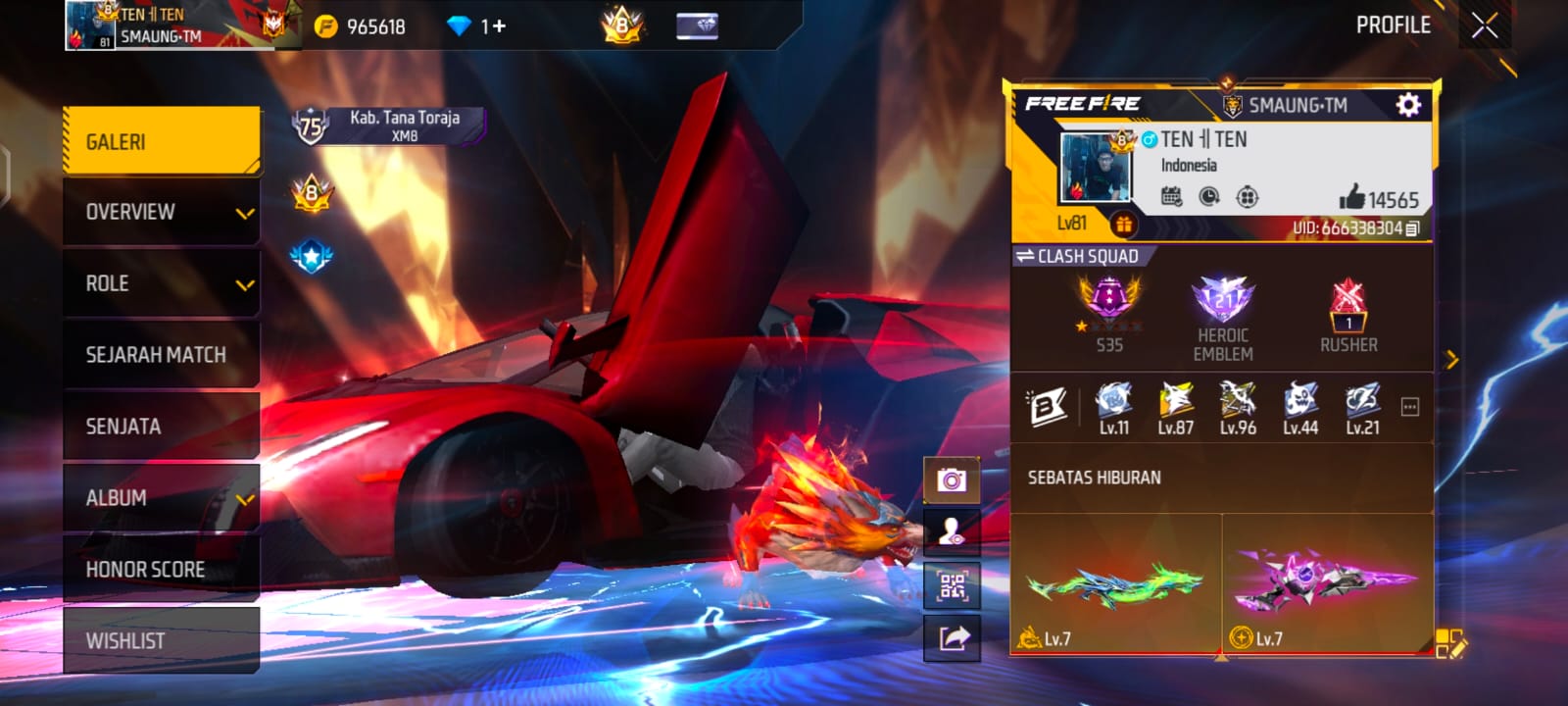Open the gift icon beside Lv81
This screenshot has height=706, width=1568.
point(1123,225)
